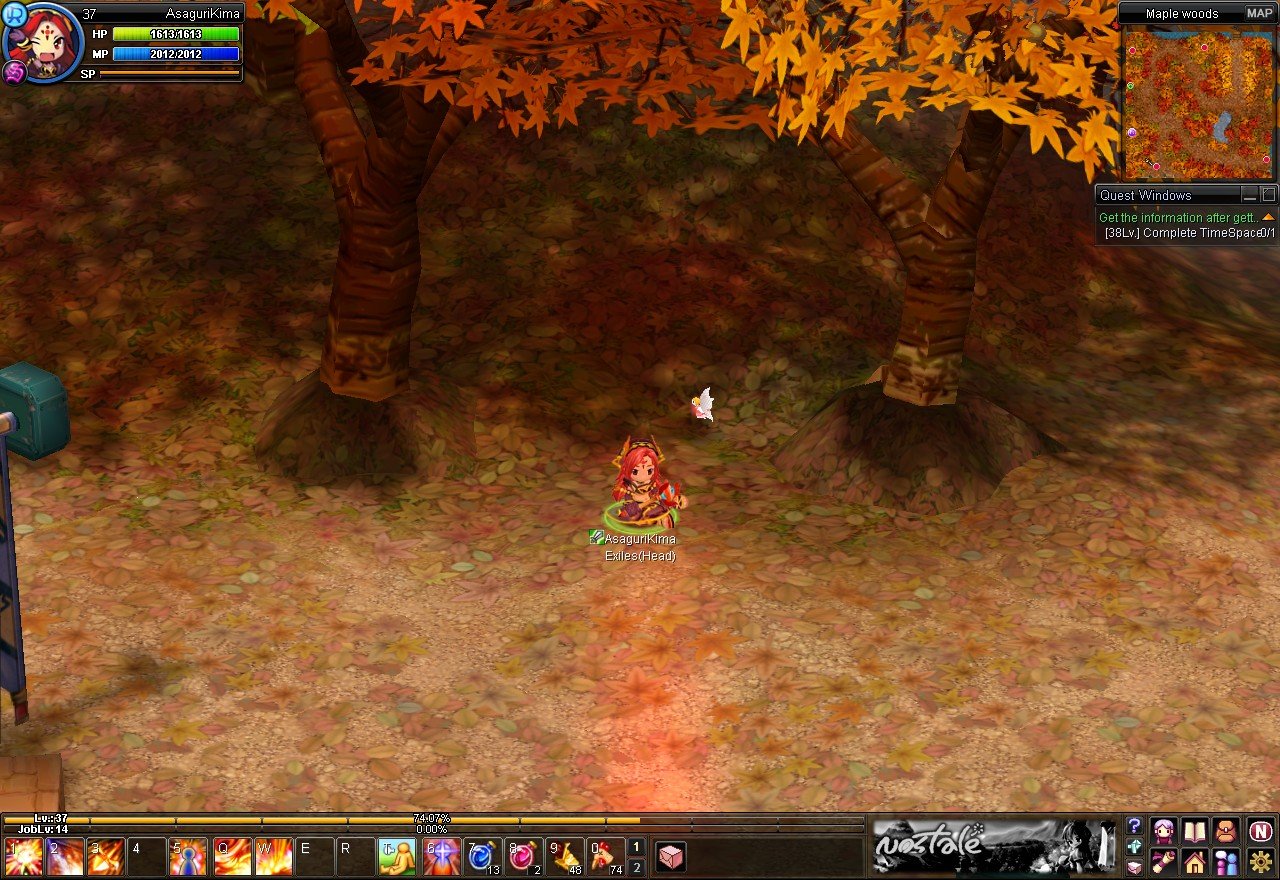Open the full map with MAP button
Image resolution: width=1280 pixels, height=880 pixels.
pos(1259,14)
